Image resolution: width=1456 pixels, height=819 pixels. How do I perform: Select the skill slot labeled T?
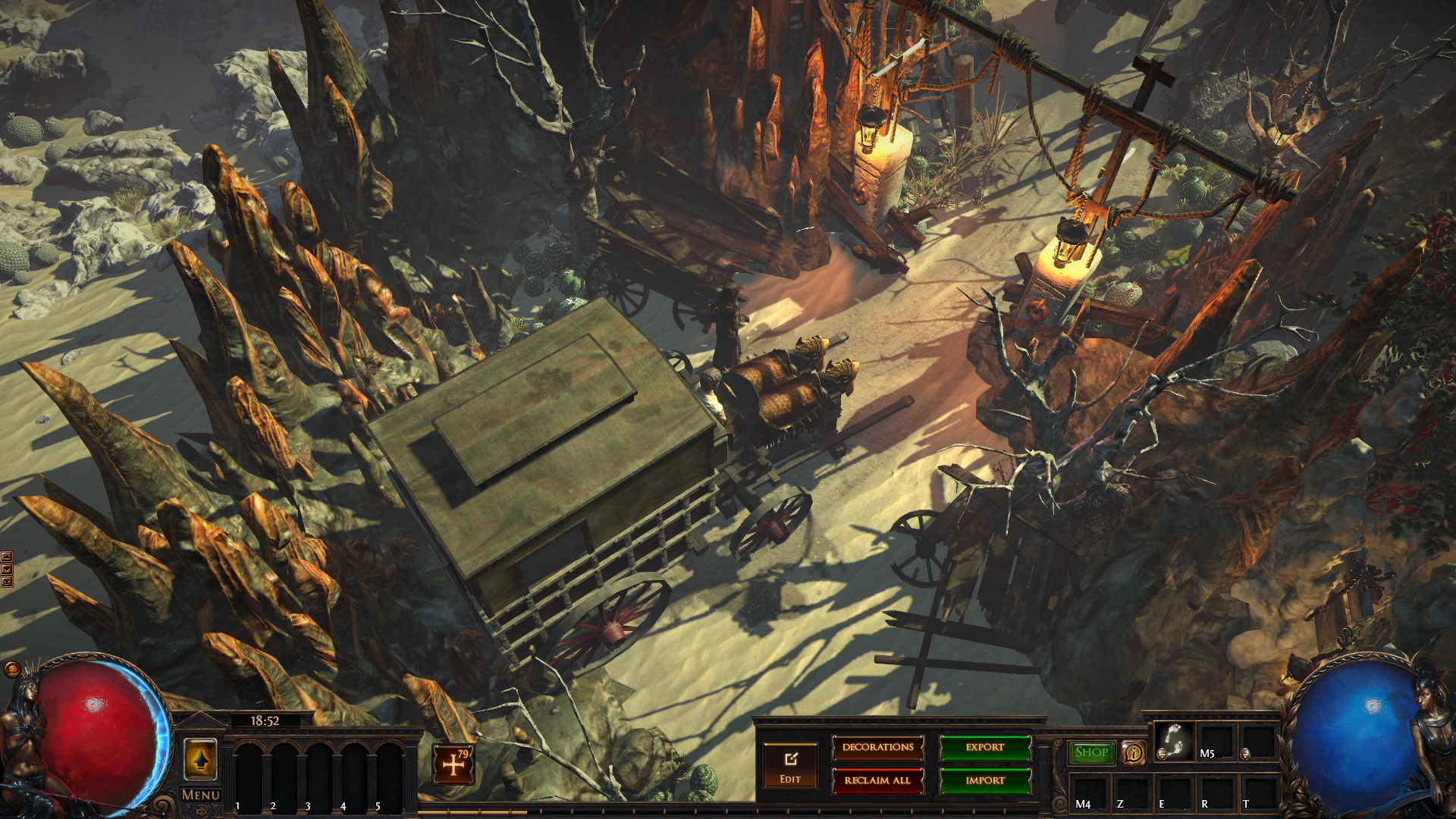tap(1258, 792)
